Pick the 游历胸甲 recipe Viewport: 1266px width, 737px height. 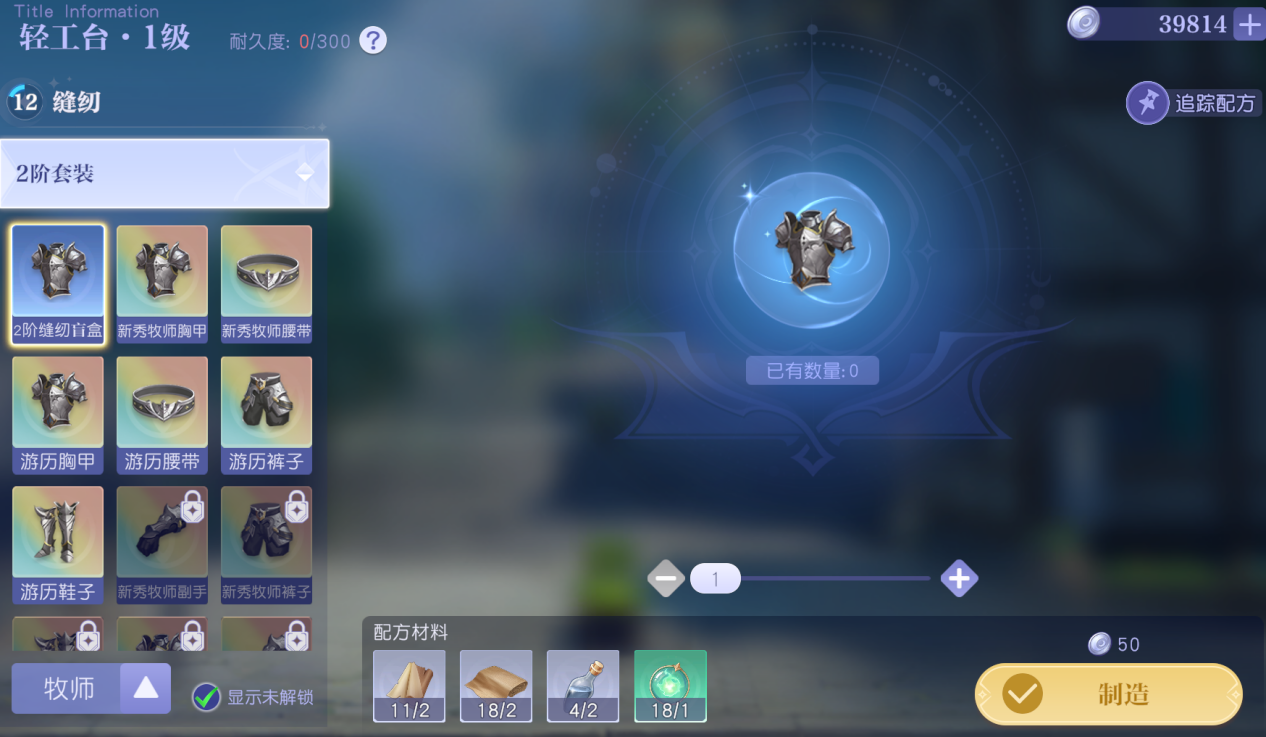click(x=58, y=415)
